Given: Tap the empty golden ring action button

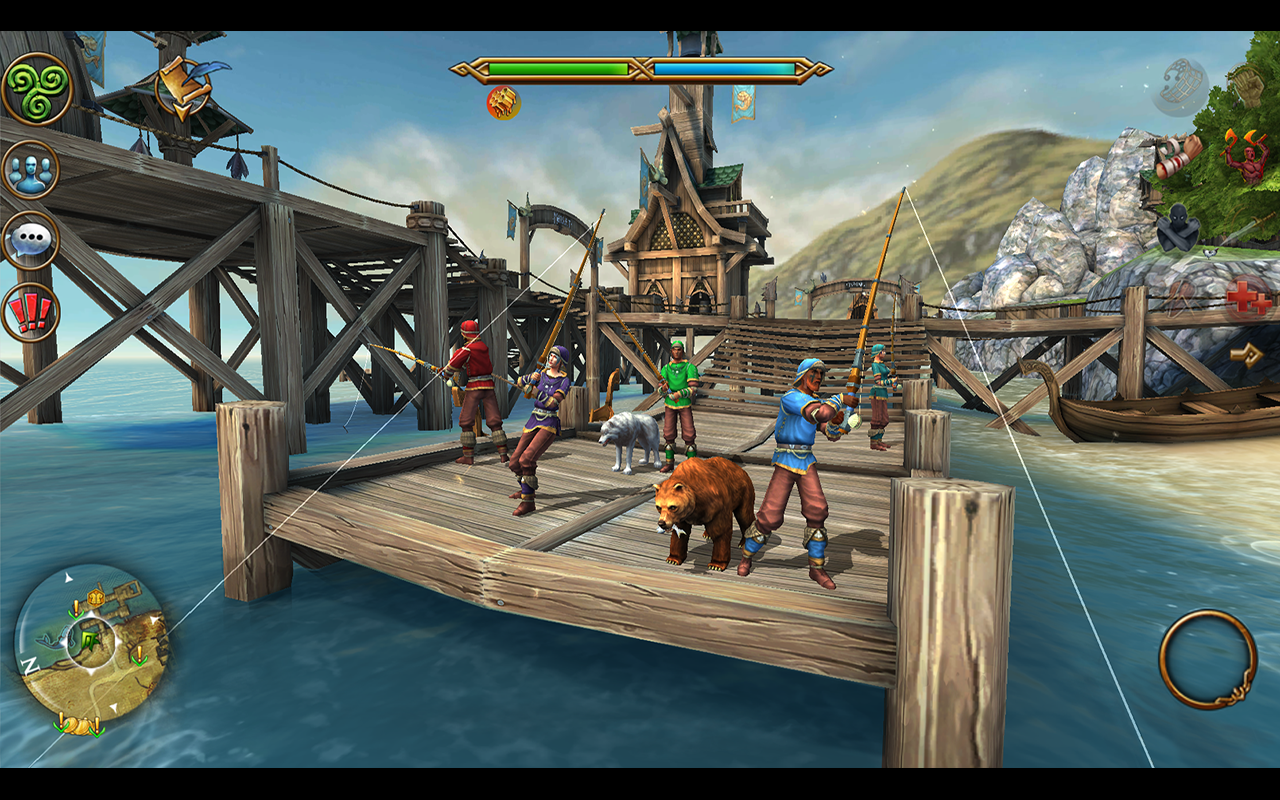Looking at the screenshot, I should click(x=1208, y=660).
